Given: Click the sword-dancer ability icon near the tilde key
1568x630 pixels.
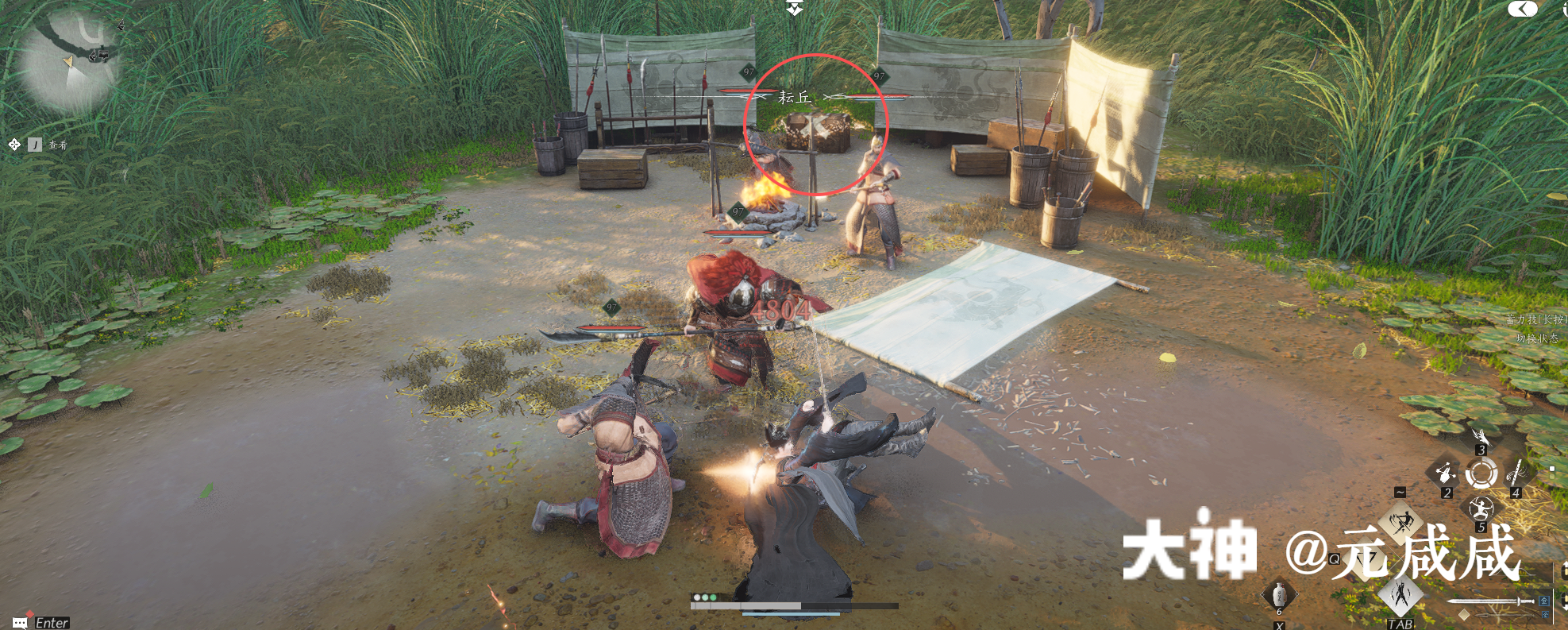Looking at the screenshot, I should point(1400,521).
